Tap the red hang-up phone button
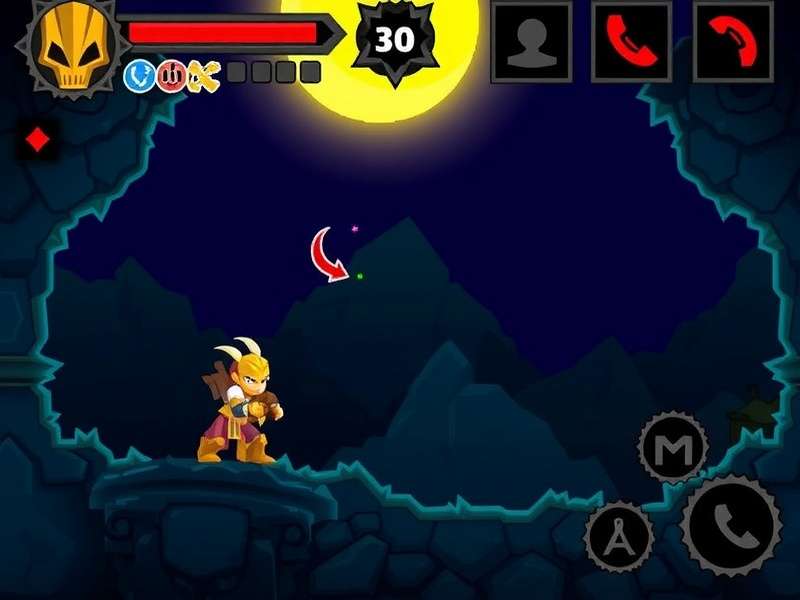The width and height of the screenshot is (800, 600). (x=733, y=41)
